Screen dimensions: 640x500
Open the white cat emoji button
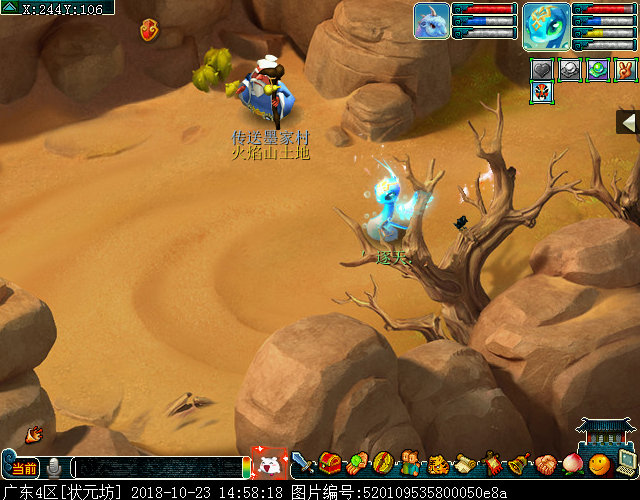270,465
